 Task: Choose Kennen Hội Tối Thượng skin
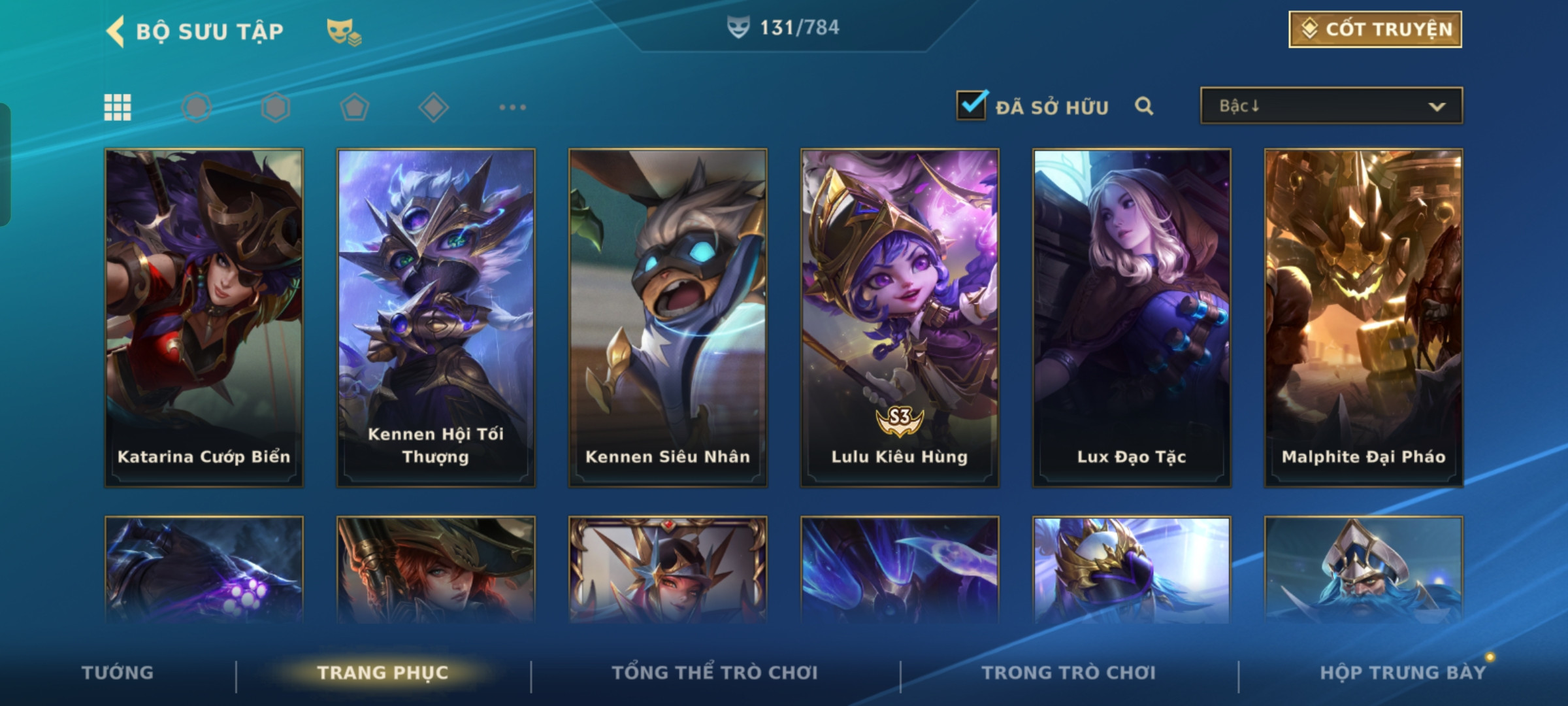pos(436,318)
